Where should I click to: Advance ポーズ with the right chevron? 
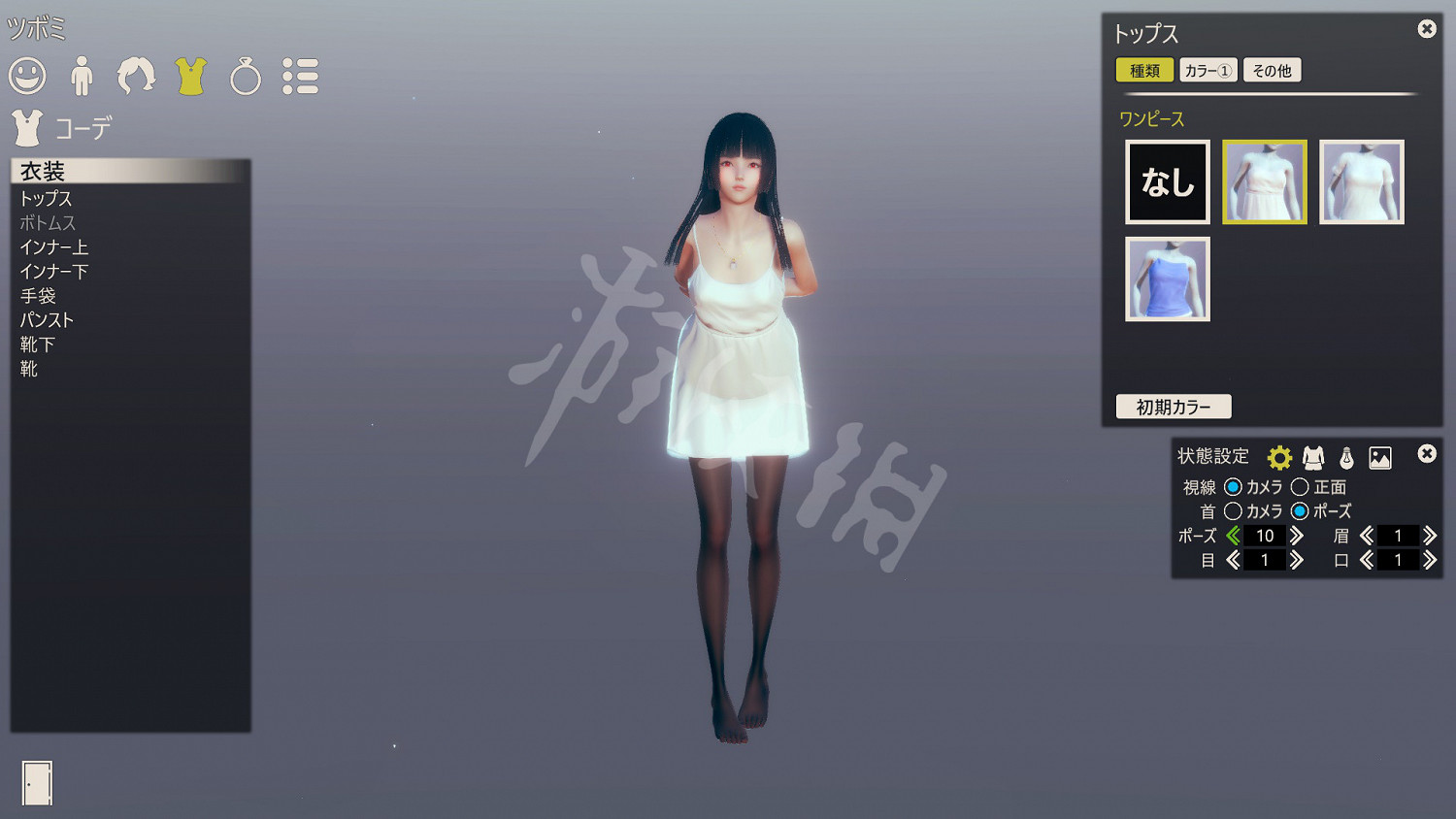pos(1299,535)
